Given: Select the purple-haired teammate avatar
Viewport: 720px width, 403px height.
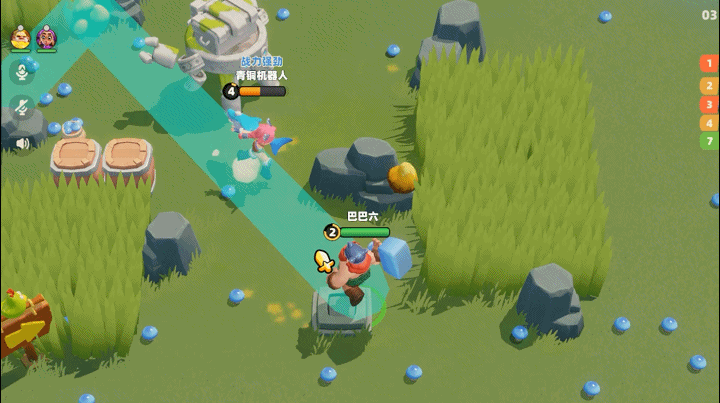Looking at the screenshot, I should [46, 37].
